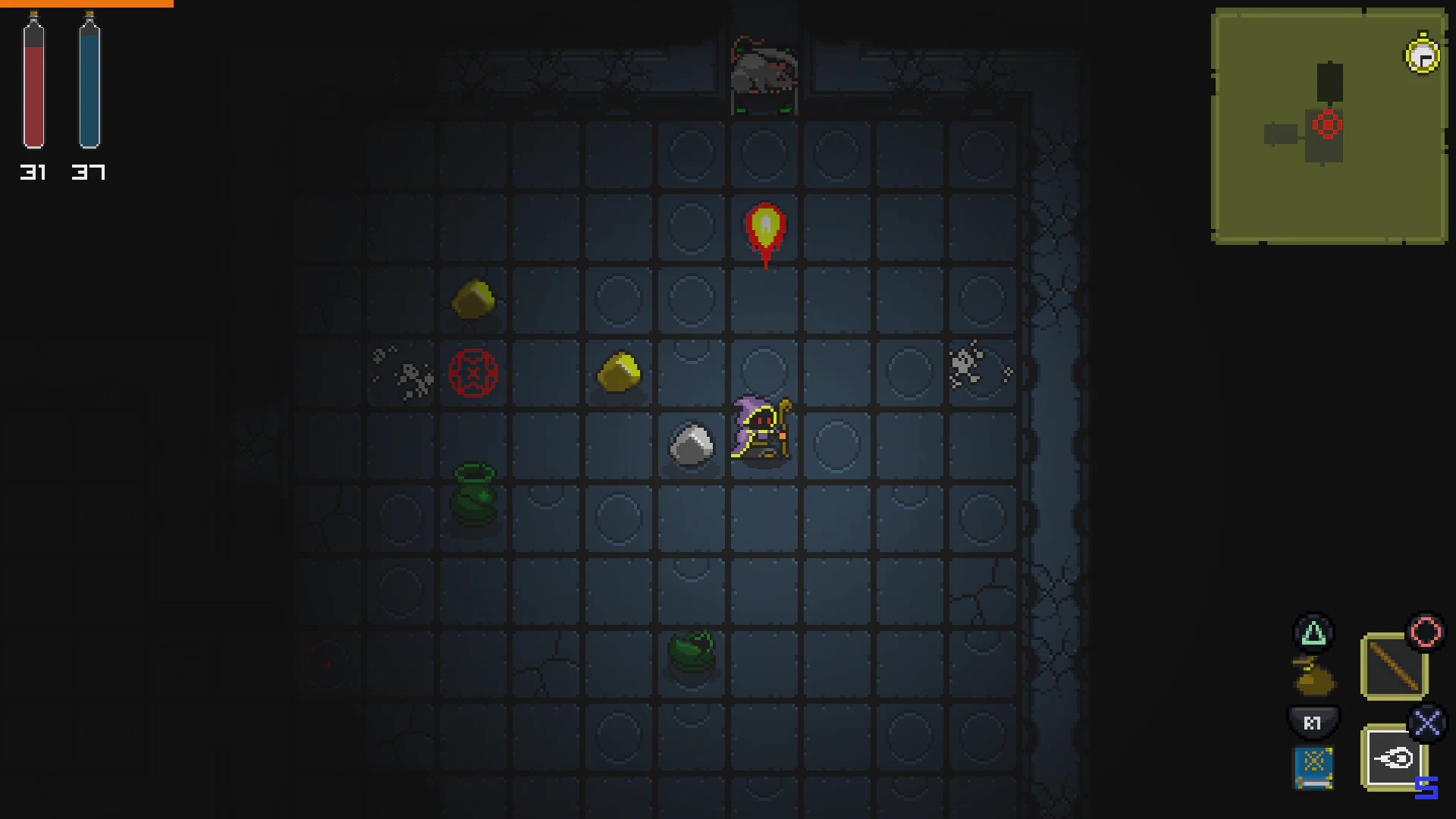This screenshot has width=1456, height=819.
Task: Open the minimap panel
Action: click(x=1331, y=125)
